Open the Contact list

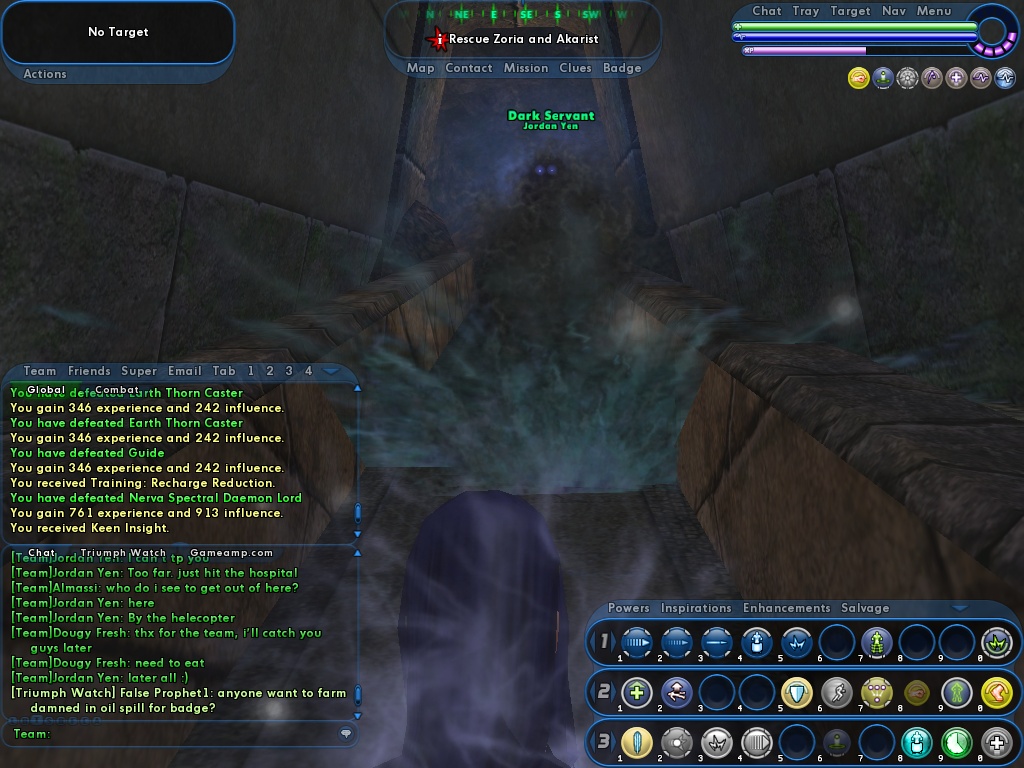468,68
